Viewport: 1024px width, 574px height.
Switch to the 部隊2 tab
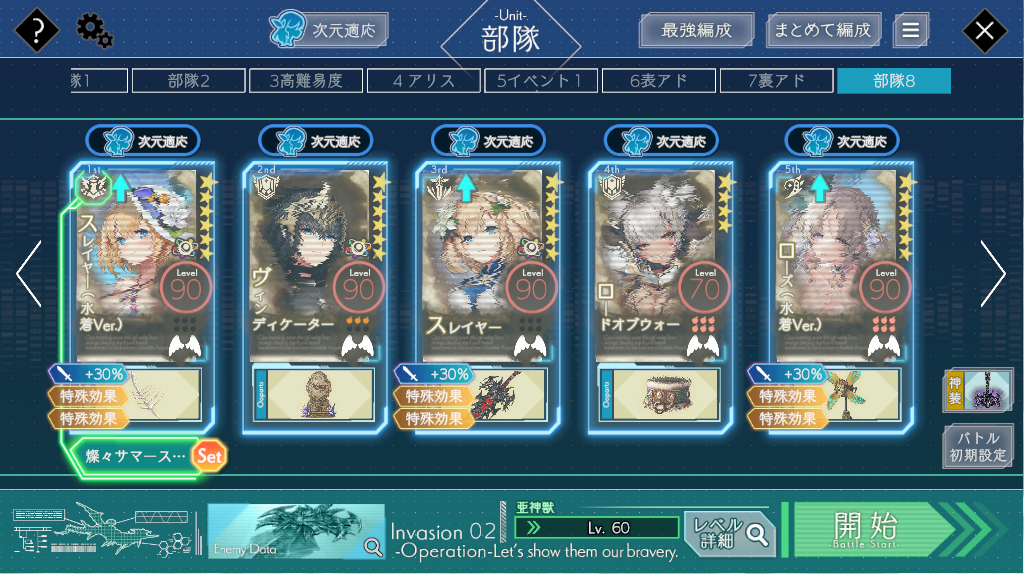[189, 81]
